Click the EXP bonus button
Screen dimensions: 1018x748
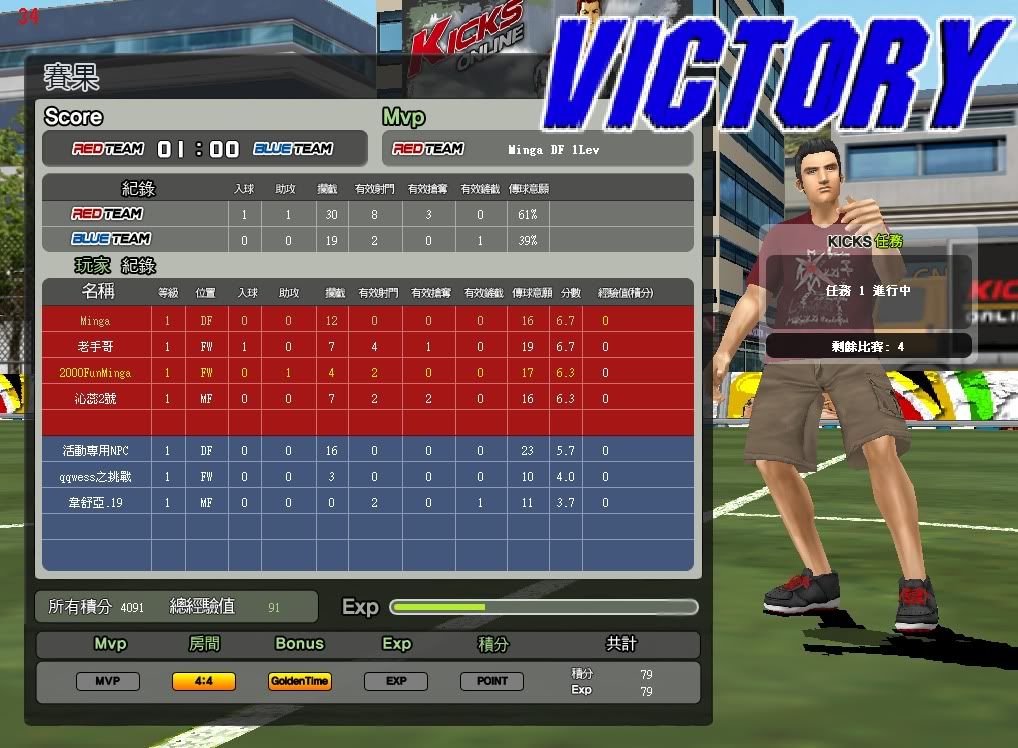[396, 681]
